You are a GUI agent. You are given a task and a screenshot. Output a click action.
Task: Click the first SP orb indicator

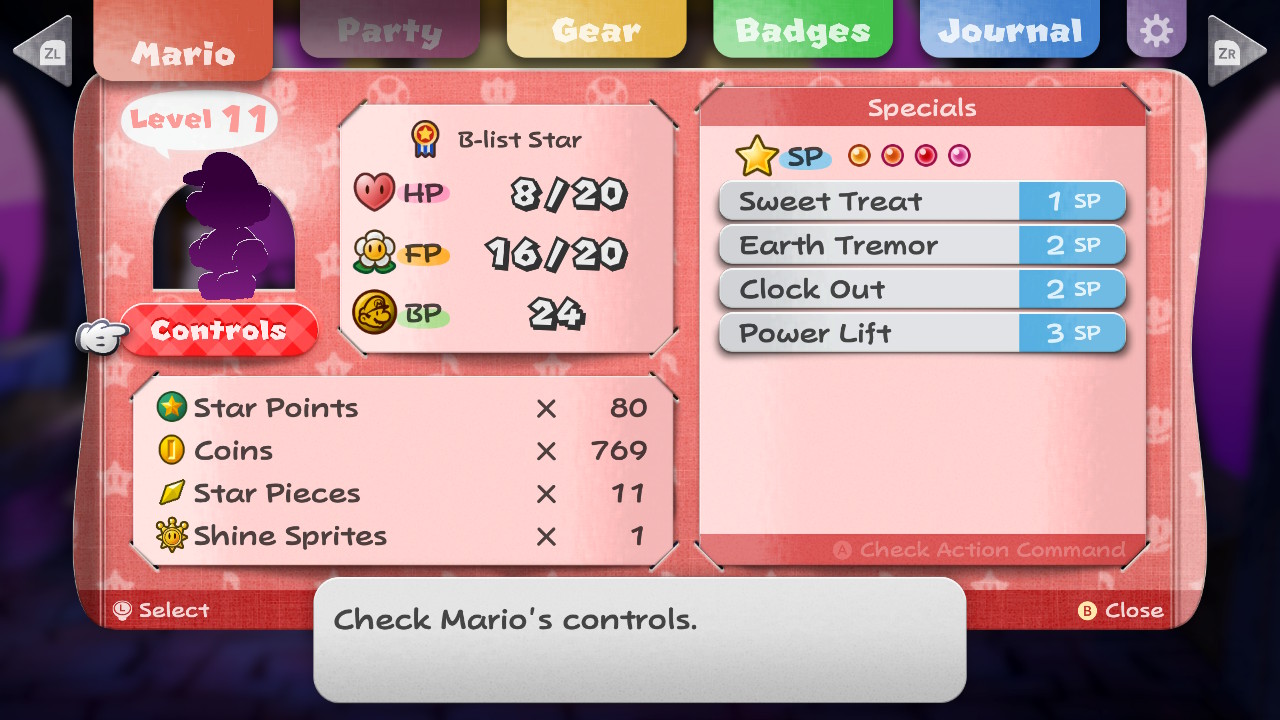(x=859, y=156)
